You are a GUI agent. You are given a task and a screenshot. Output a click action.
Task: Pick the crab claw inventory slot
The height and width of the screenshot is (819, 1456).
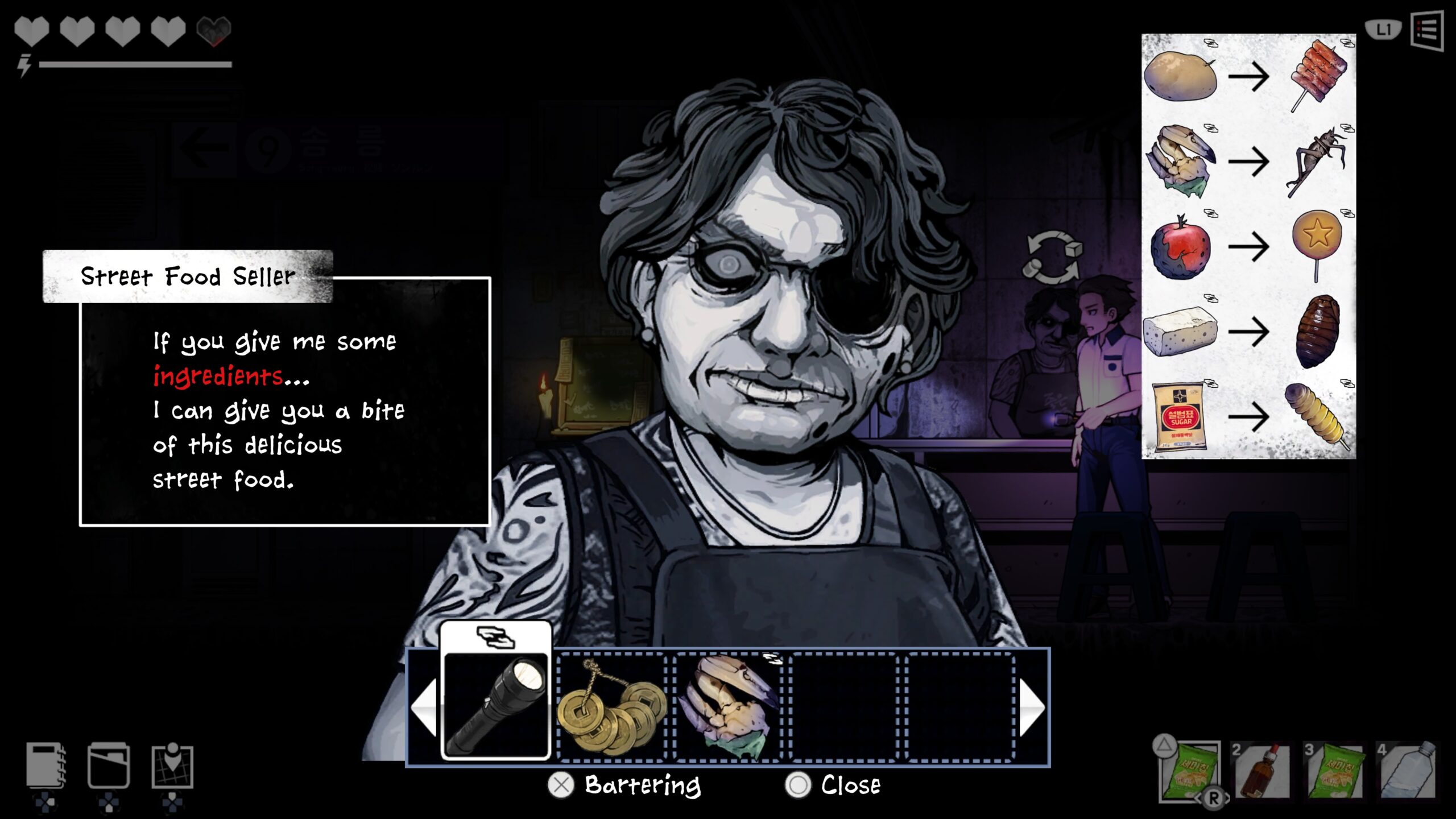click(x=729, y=707)
